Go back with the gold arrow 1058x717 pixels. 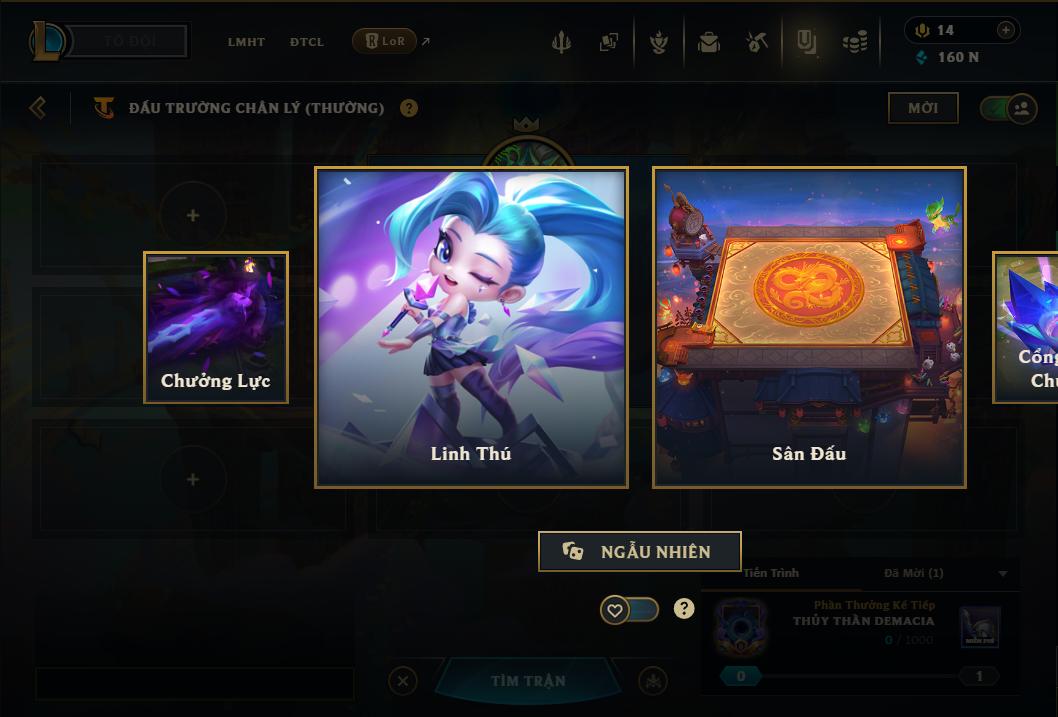pyautogui.click(x=38, y=107)
